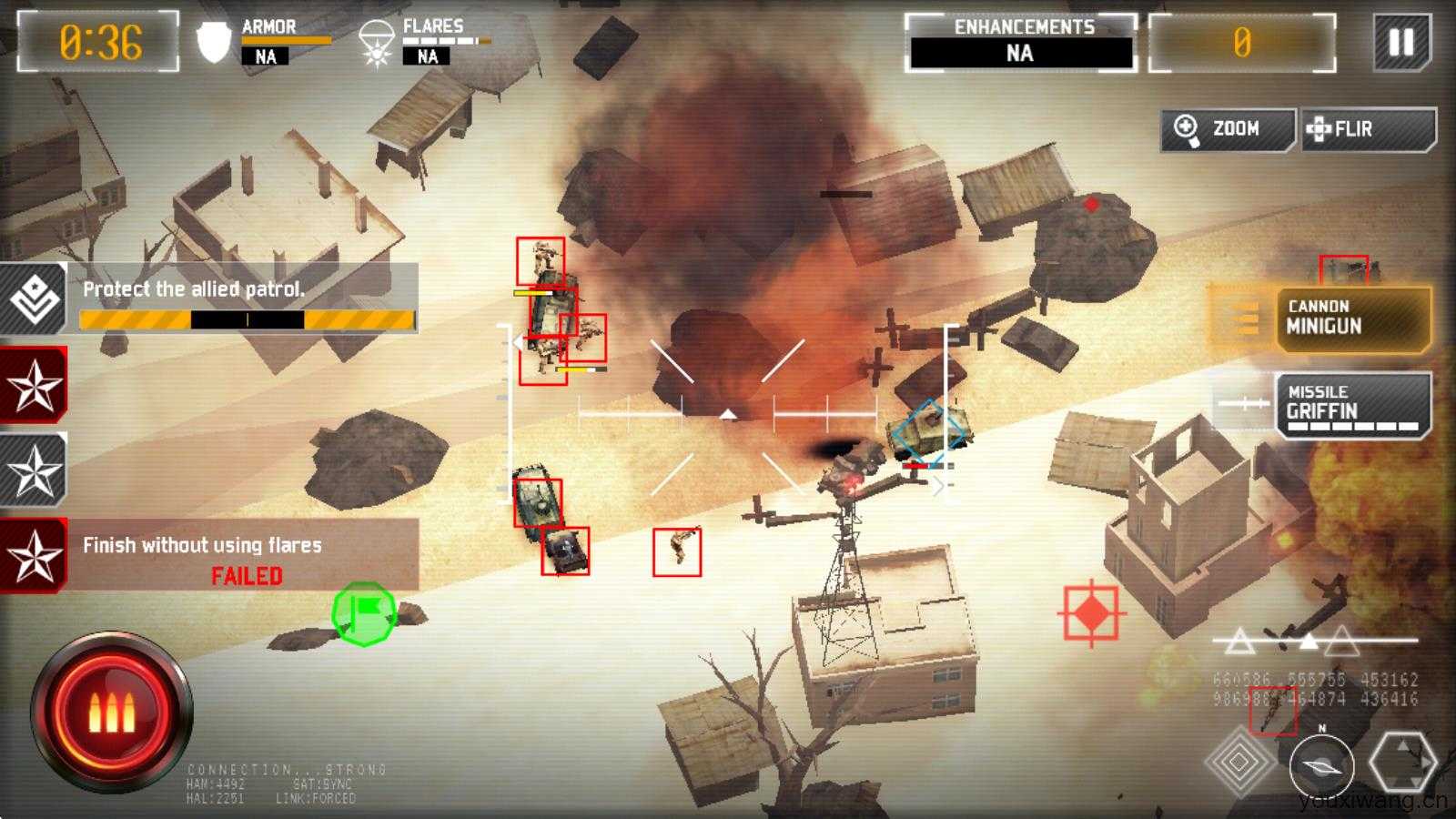Image resolution: width=1456 pixels, height=819 pixels.
Task: Toggle the first star objective badge
Action: (32, 385)
